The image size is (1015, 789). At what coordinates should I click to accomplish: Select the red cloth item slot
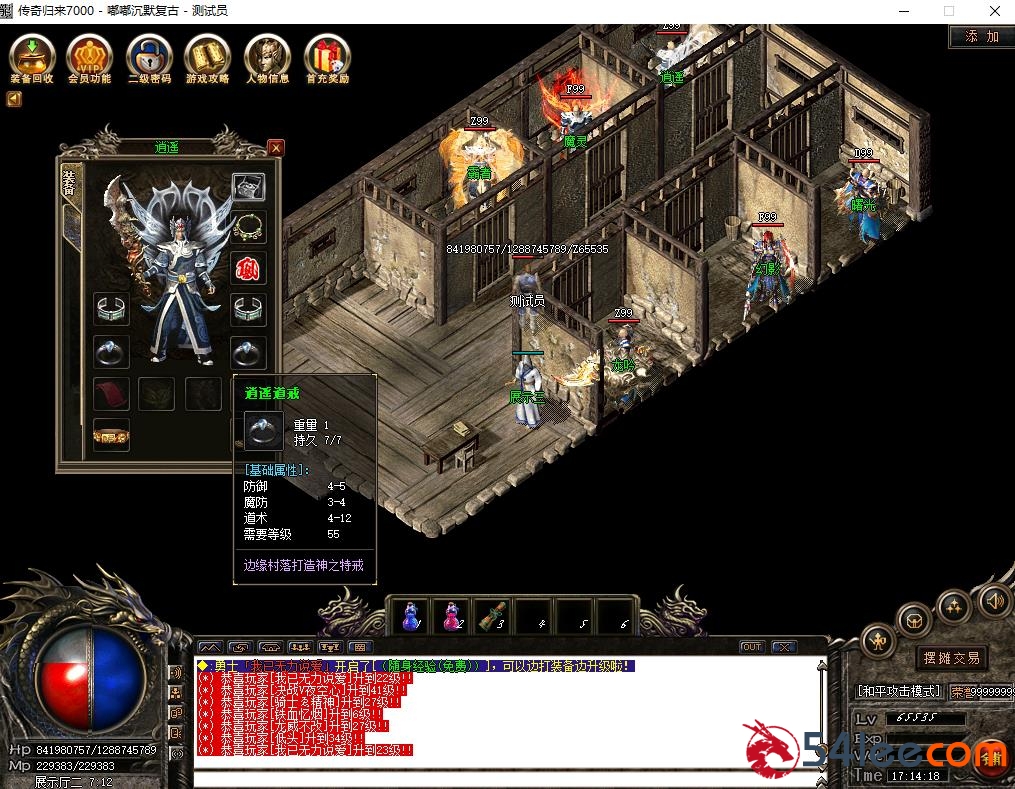(x=112, y=393)
